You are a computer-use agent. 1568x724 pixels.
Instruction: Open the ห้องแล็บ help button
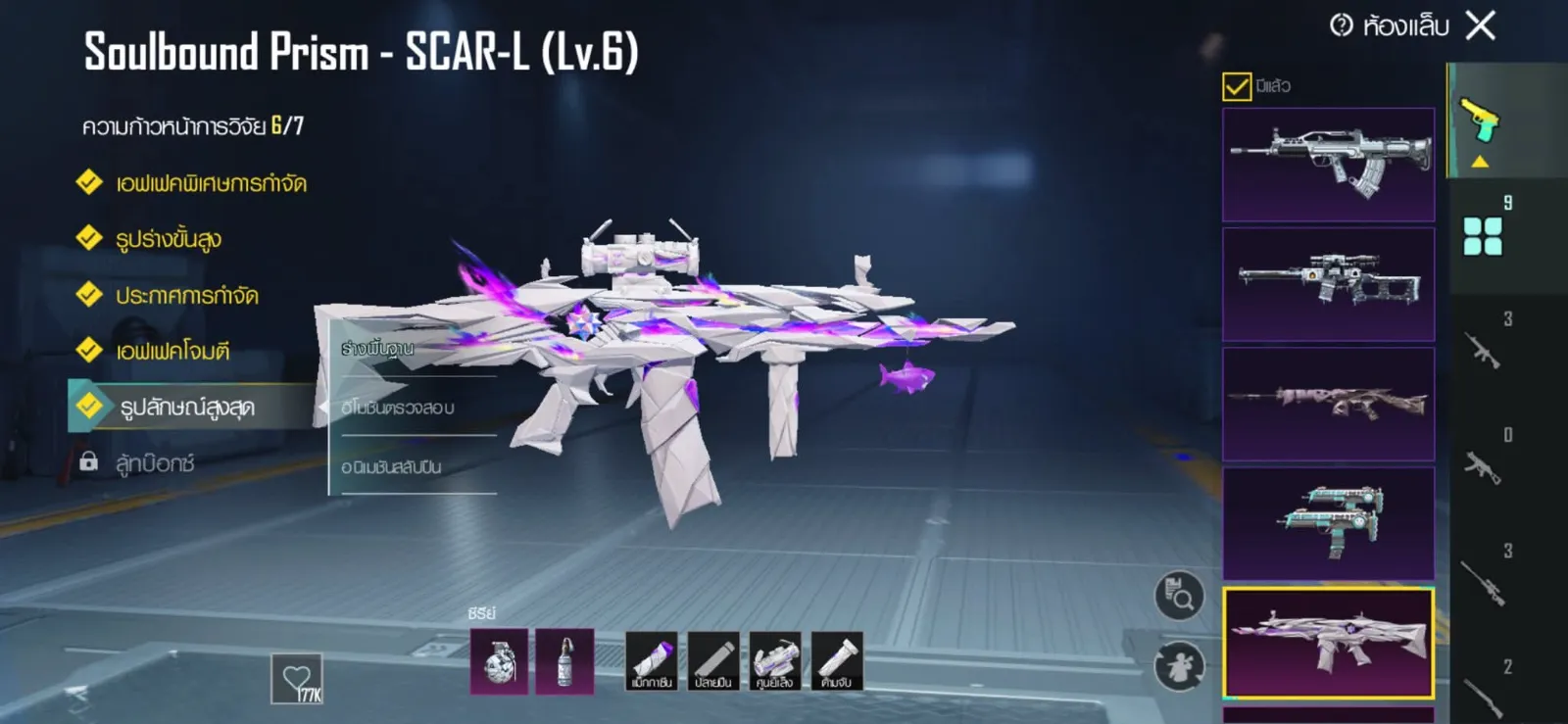tap(1342, 25)
